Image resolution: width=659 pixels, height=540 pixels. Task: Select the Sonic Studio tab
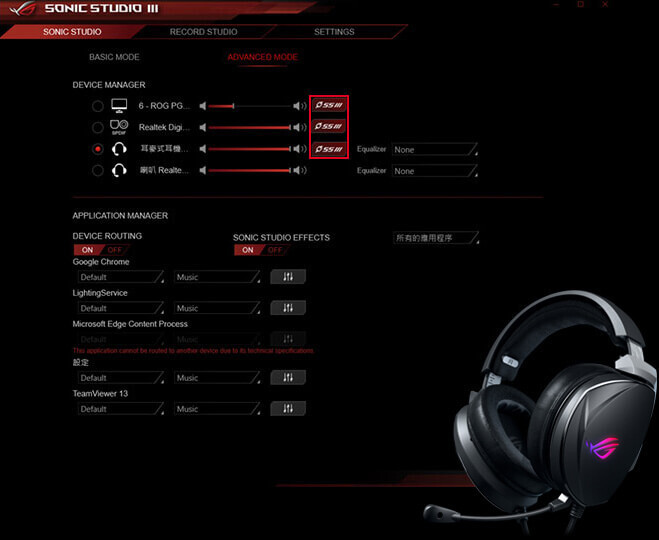(x=72, y=32)
